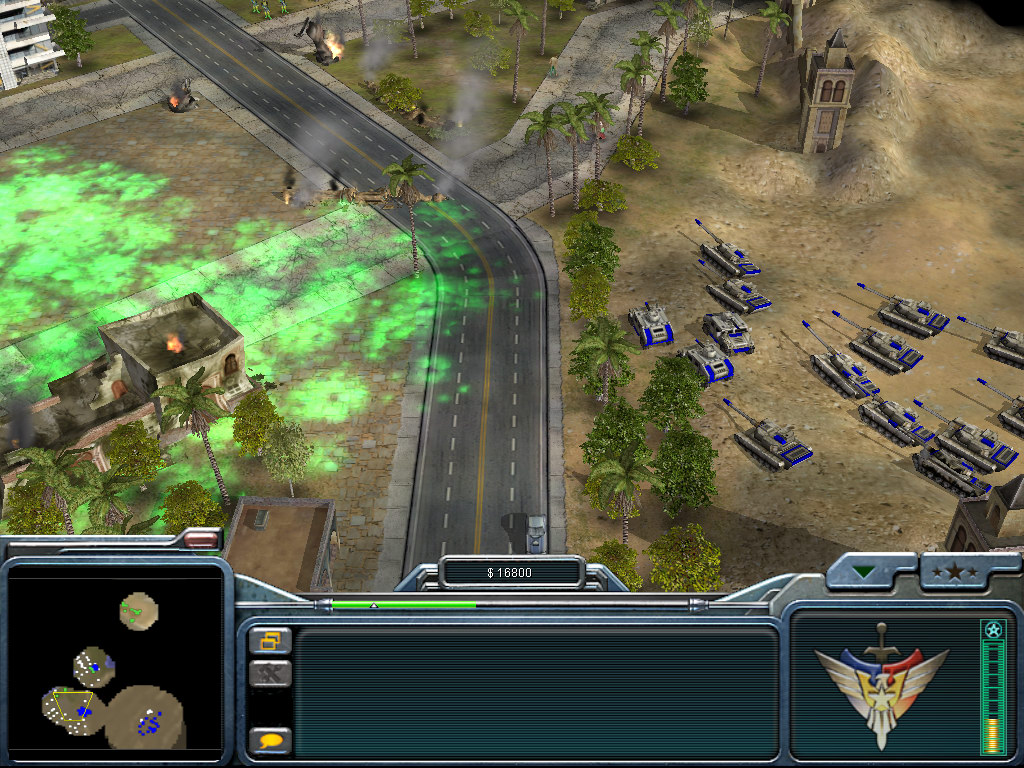Open the overlapping windows options button

click(270, 640)
